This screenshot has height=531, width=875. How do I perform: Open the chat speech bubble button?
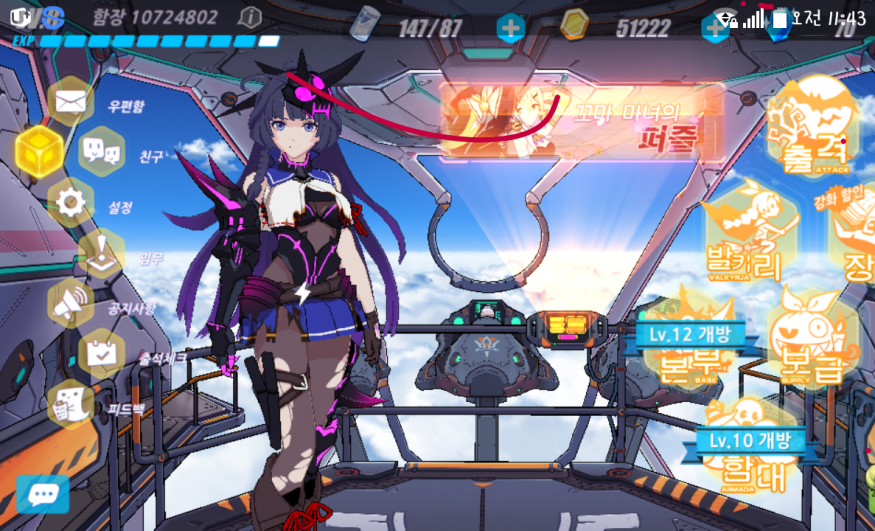point(42,494)
